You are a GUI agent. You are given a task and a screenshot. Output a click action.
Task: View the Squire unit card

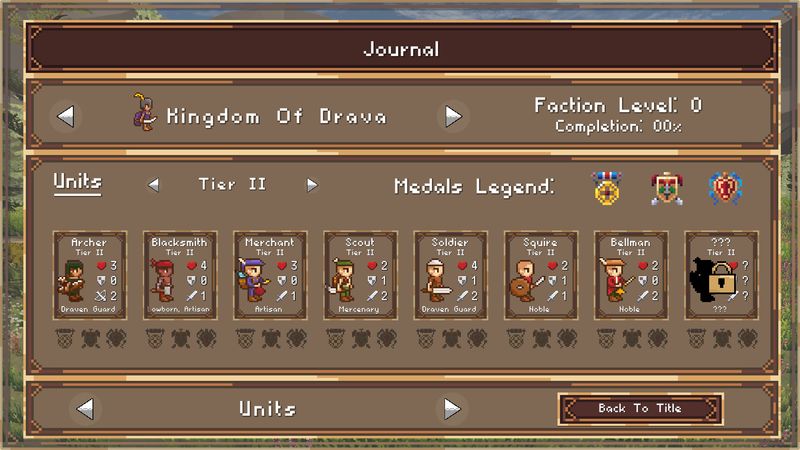pyautogui.click(x=541, y=275)
